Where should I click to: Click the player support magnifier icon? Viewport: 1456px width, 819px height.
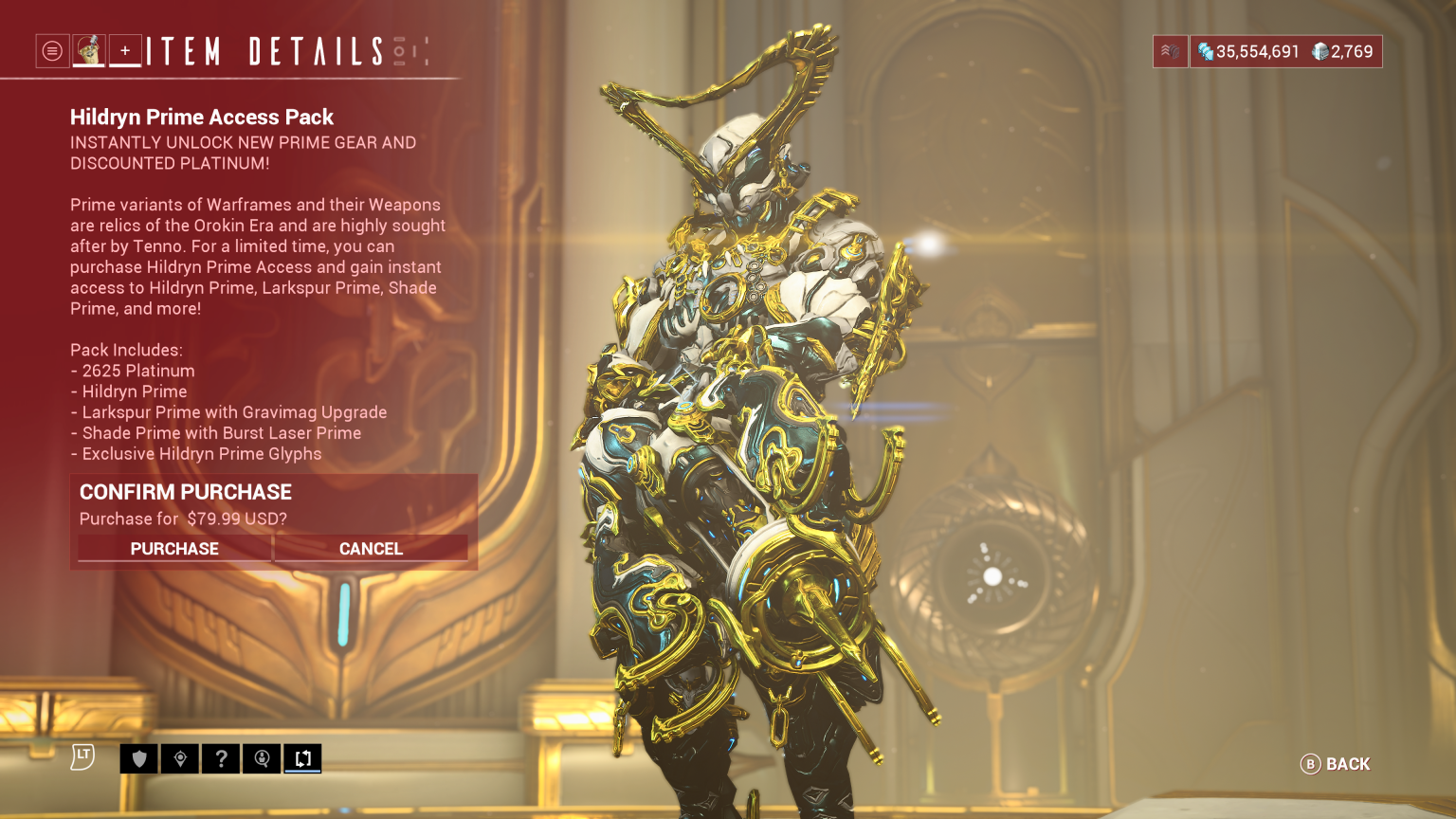pos(262,758)
